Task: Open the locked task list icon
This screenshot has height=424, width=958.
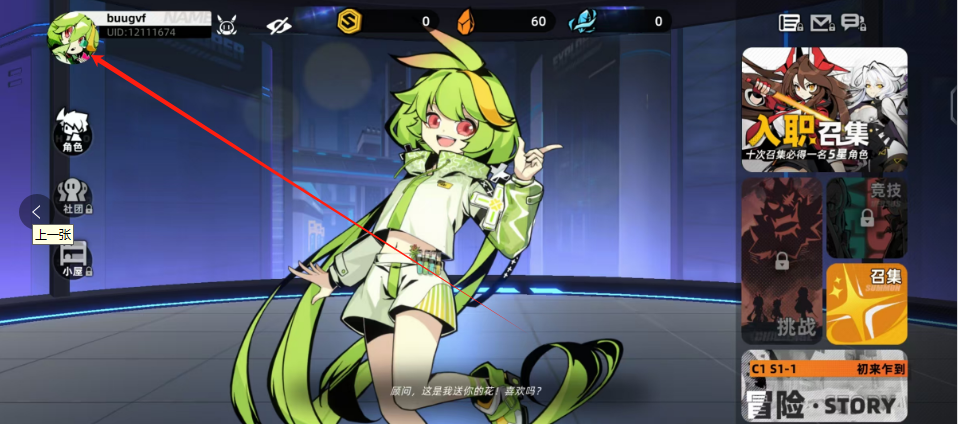Action: (790, 23)
